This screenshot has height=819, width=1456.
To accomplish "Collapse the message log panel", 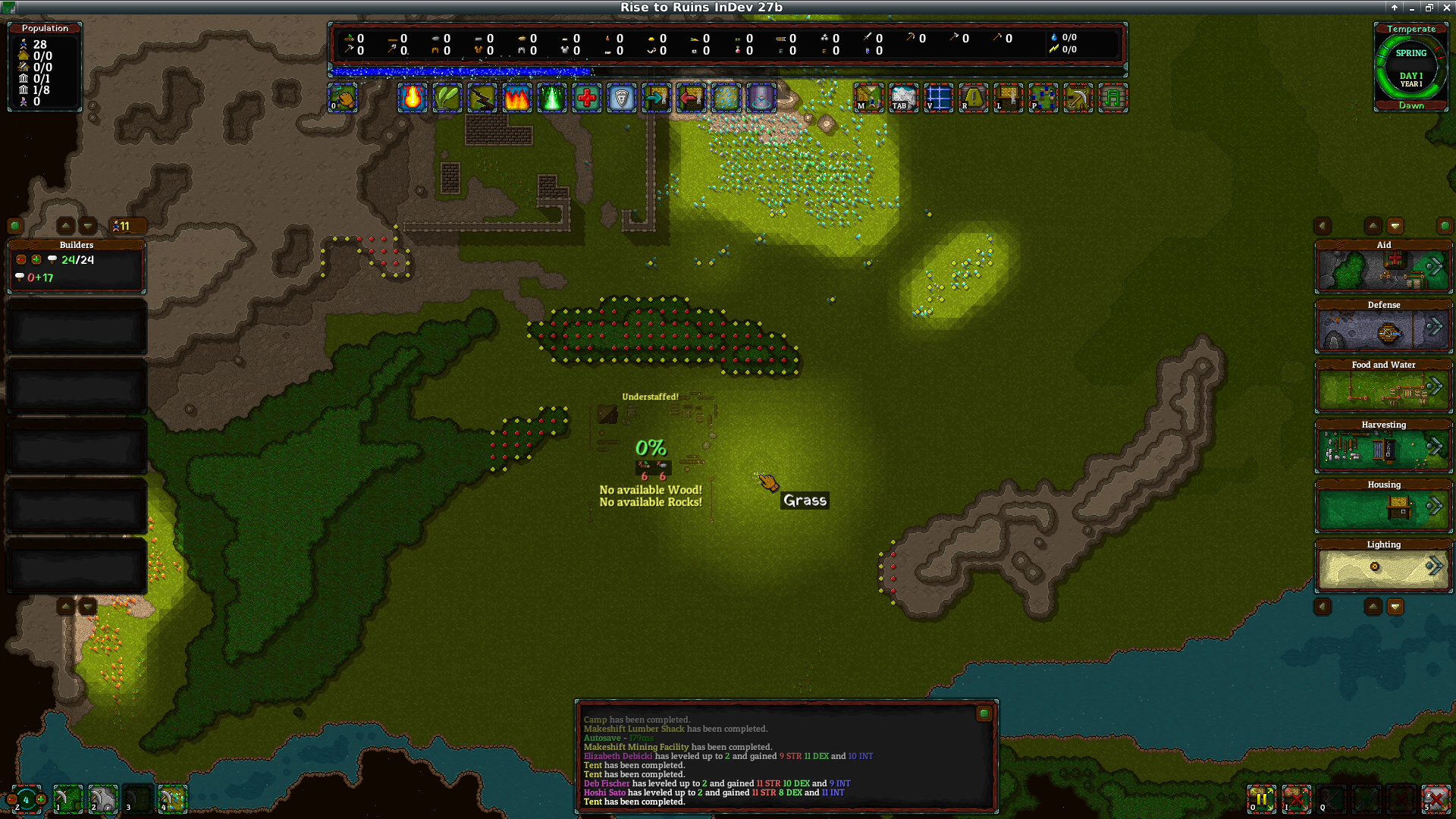I will coord(984,714).
